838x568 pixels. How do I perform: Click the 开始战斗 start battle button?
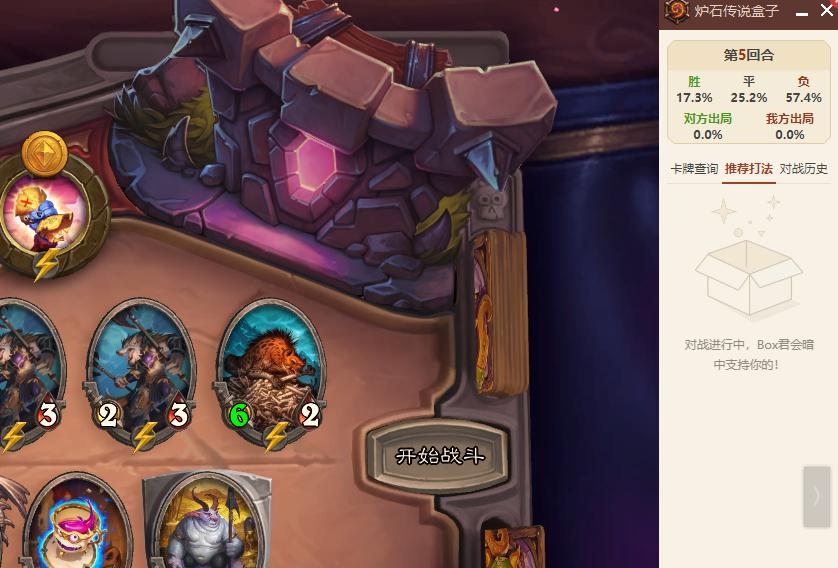[440, 457]
